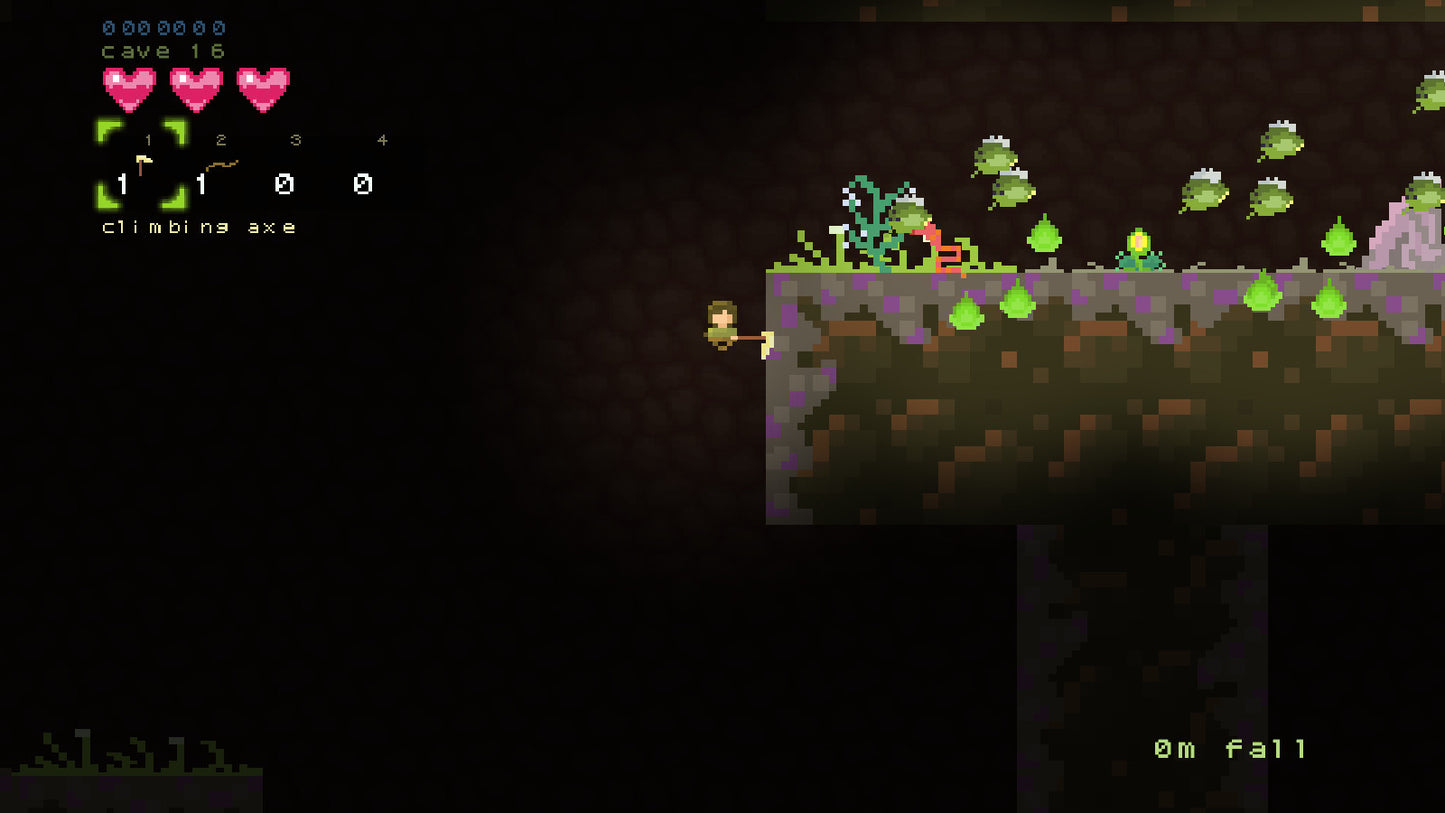Click the first pink heart icon

(128, 90)
